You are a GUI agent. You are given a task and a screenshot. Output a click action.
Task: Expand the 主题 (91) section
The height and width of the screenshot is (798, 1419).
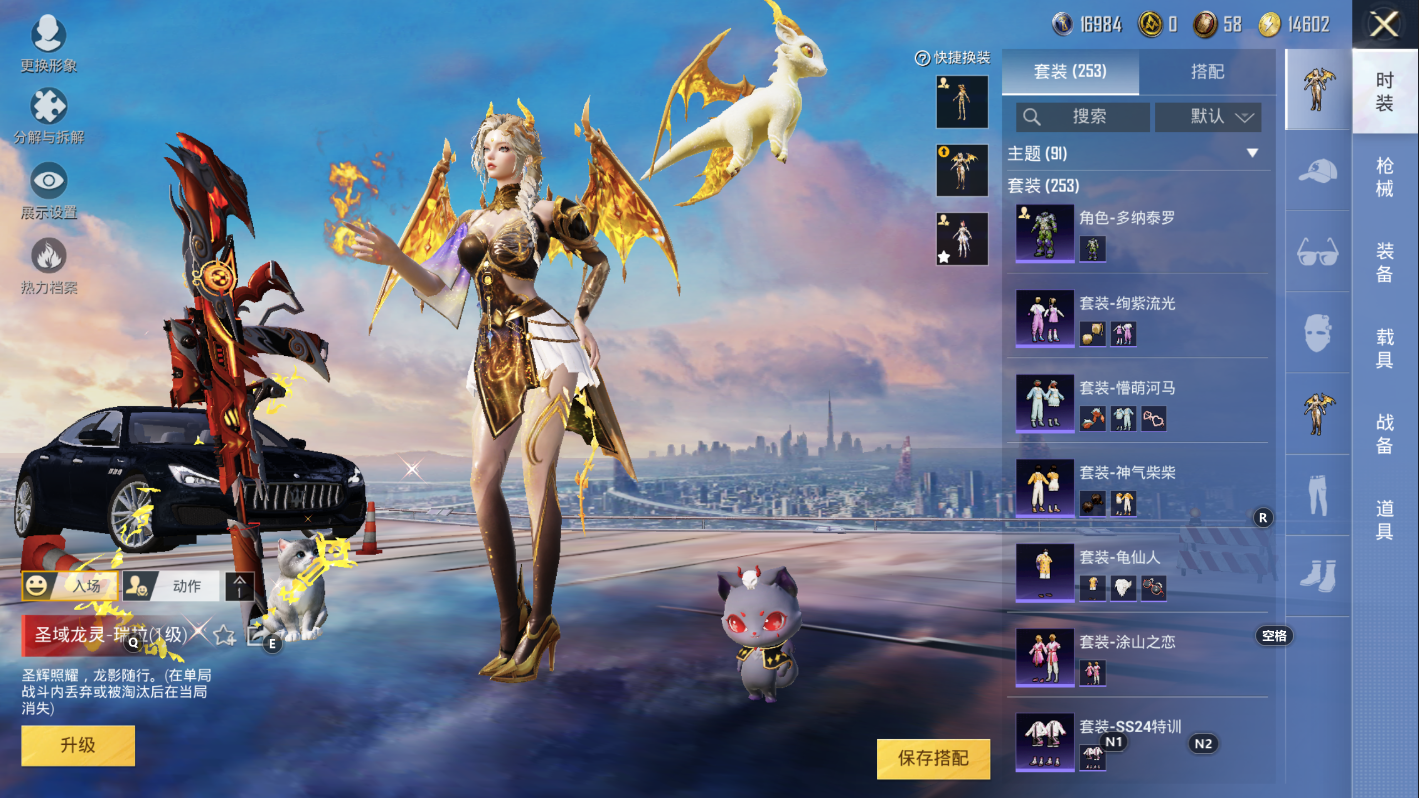pos(1252,153)
